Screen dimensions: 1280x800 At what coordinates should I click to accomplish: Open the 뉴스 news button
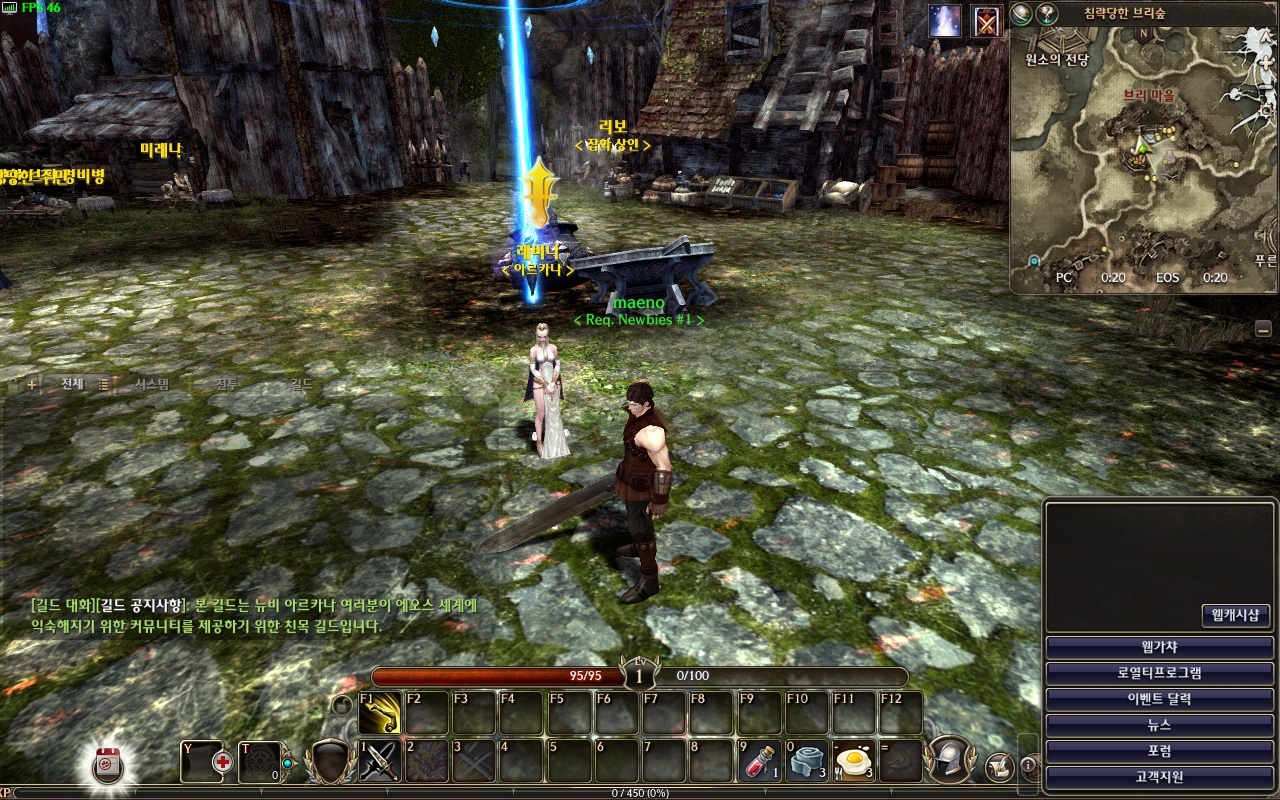tap(1159, 725)
